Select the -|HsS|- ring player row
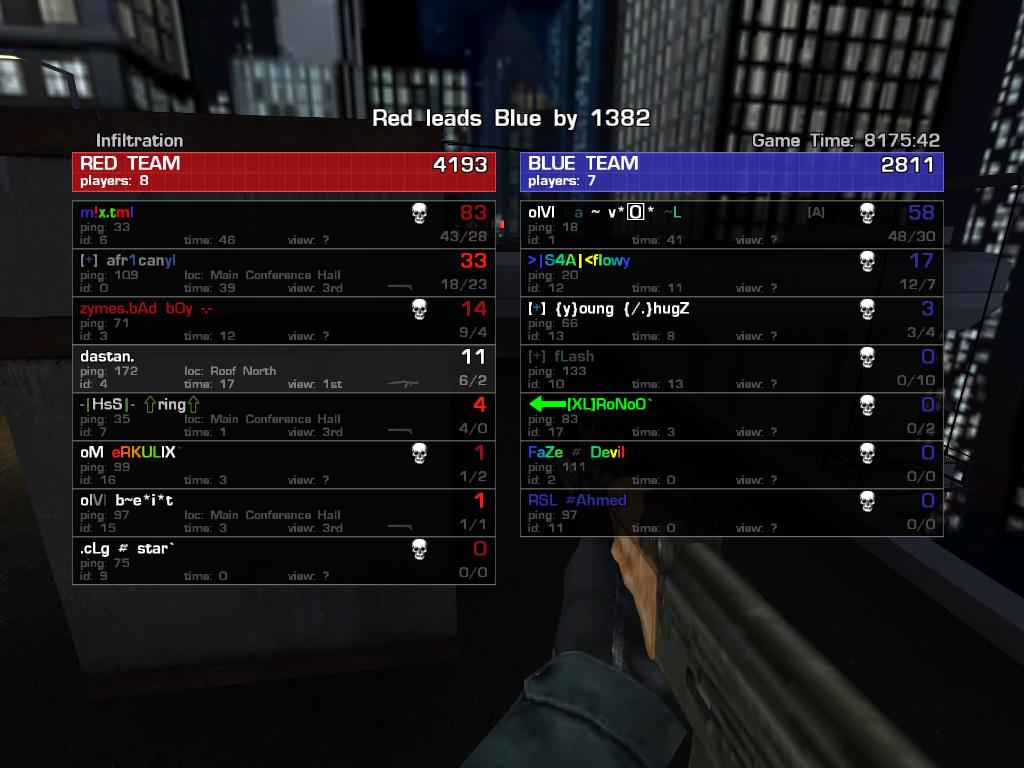Viewport: 1024px width, 768px height. click(284, 417)
